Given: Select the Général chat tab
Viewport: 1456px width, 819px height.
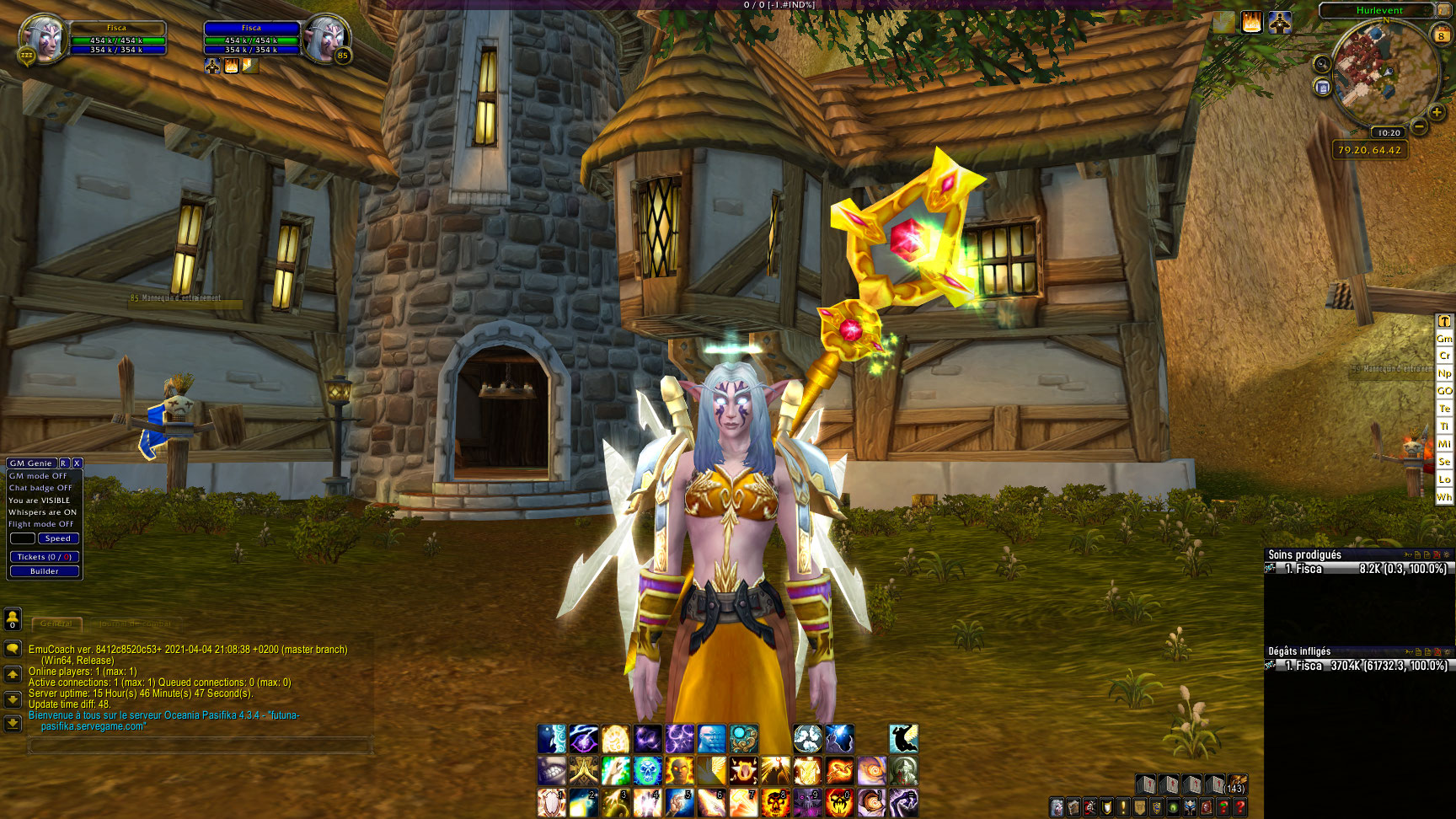Looking at the screenshot, I should click(x=56, y=624).
